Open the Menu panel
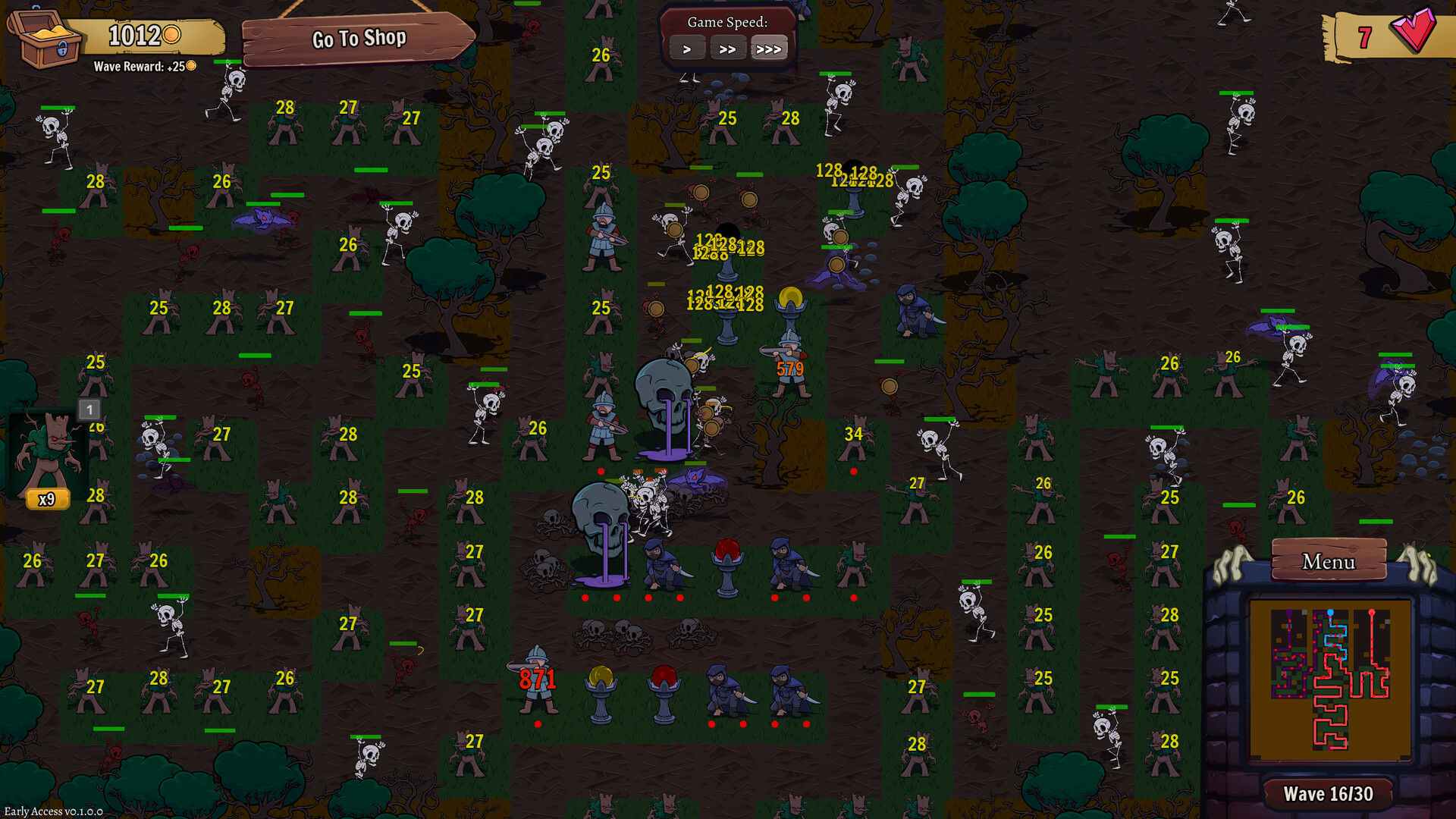This screenshot has height=819, width=1456. click(1329, 562)
